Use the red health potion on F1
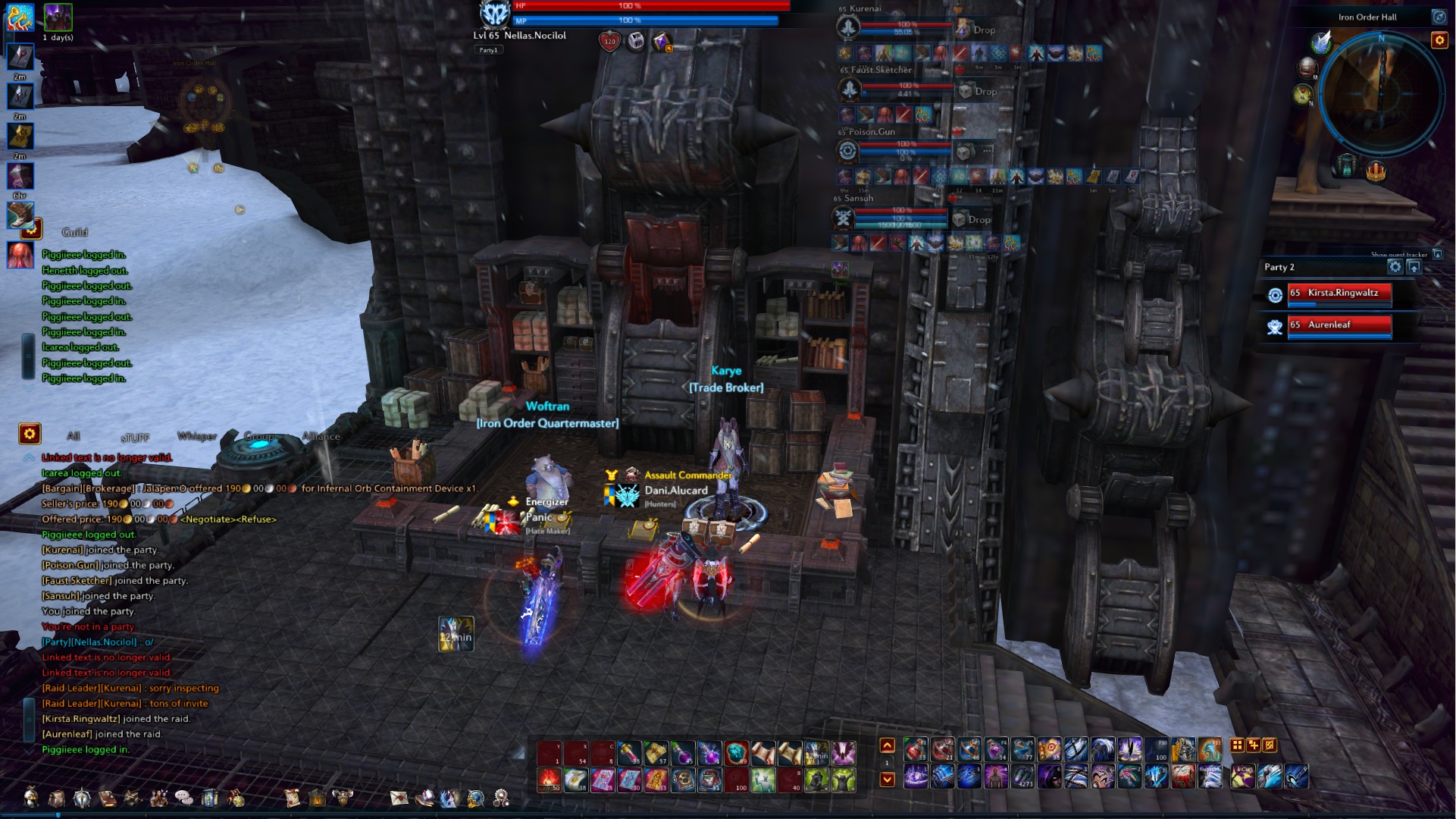Viewport: 1456px width, 819px height. coord(916,750)
